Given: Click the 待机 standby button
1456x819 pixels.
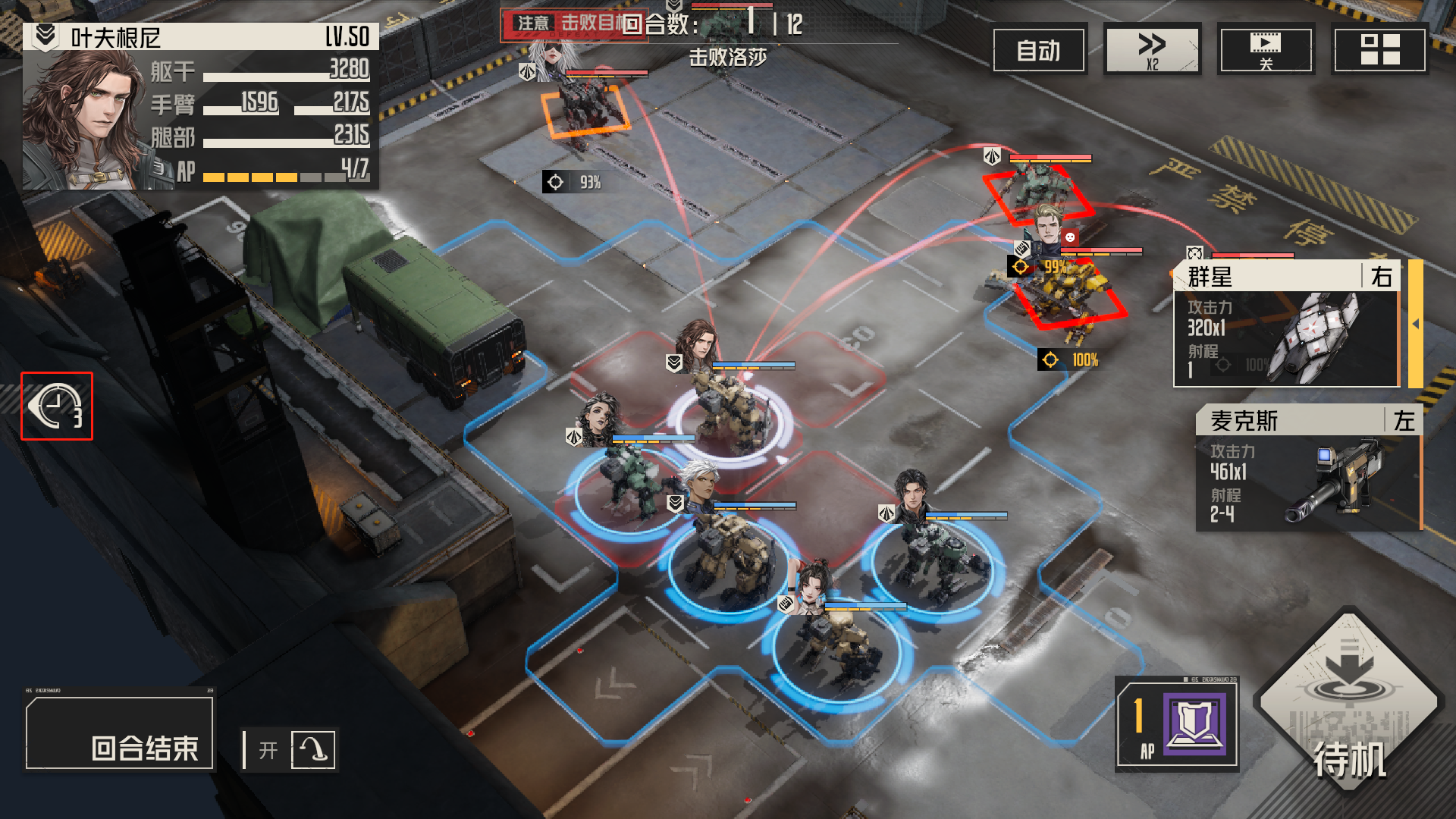Looking at the screenshot, I should 1349,700.
